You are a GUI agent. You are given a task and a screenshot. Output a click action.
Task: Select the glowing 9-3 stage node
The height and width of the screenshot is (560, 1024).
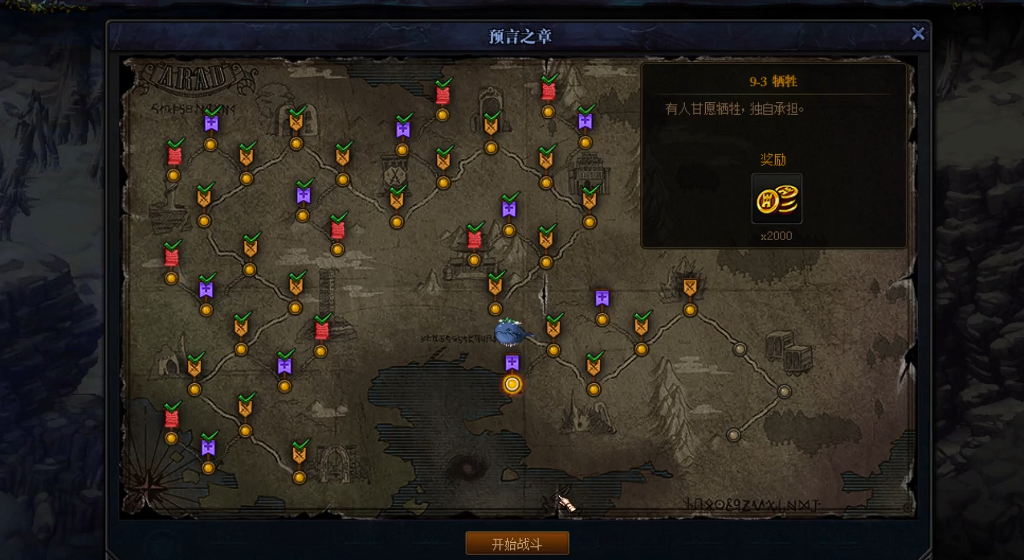click(512, 384)
